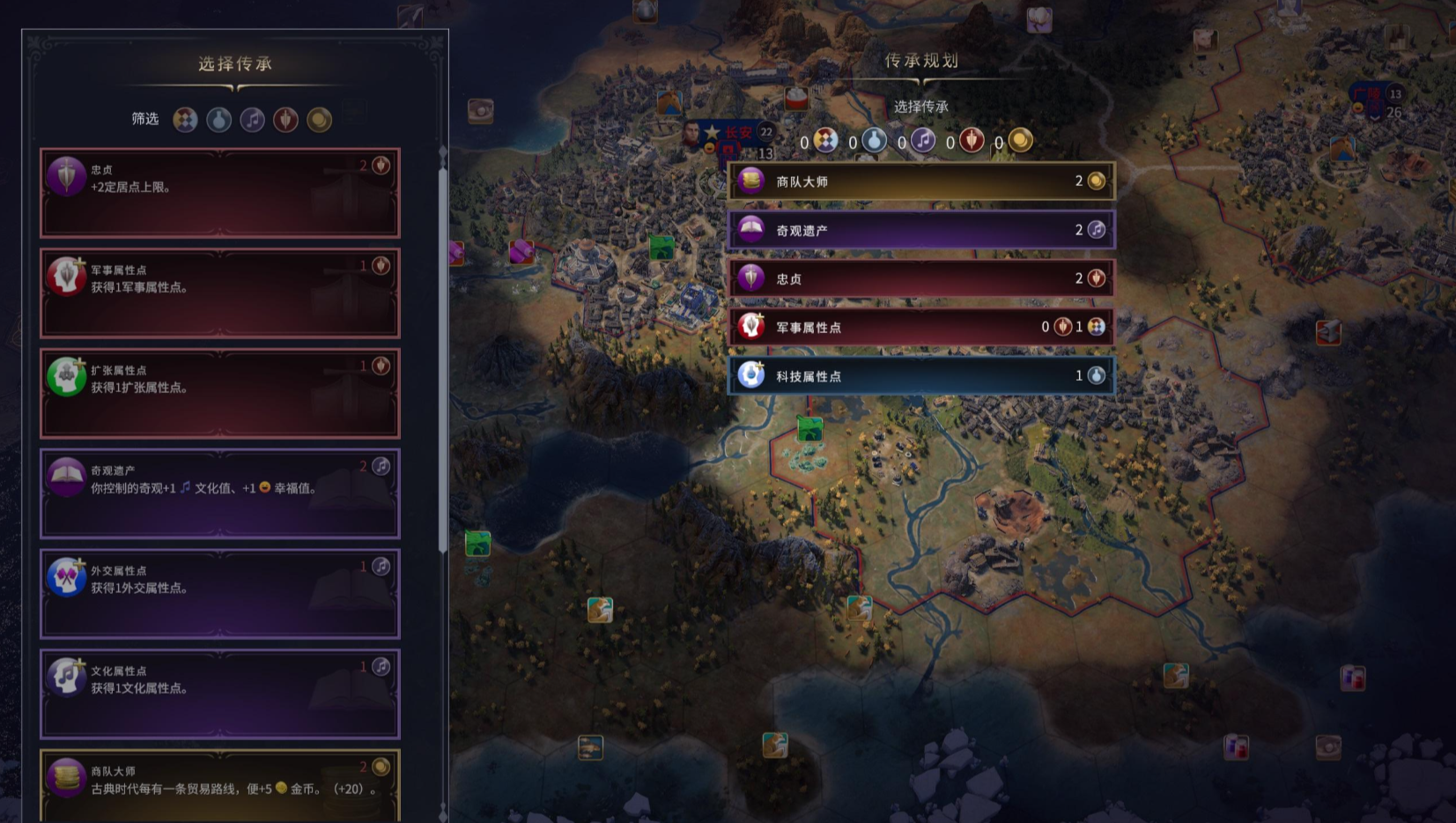
Task: Select the 奇观遗产 legacy card in the list
Action: pyautogui.click(x=220, y=494)
